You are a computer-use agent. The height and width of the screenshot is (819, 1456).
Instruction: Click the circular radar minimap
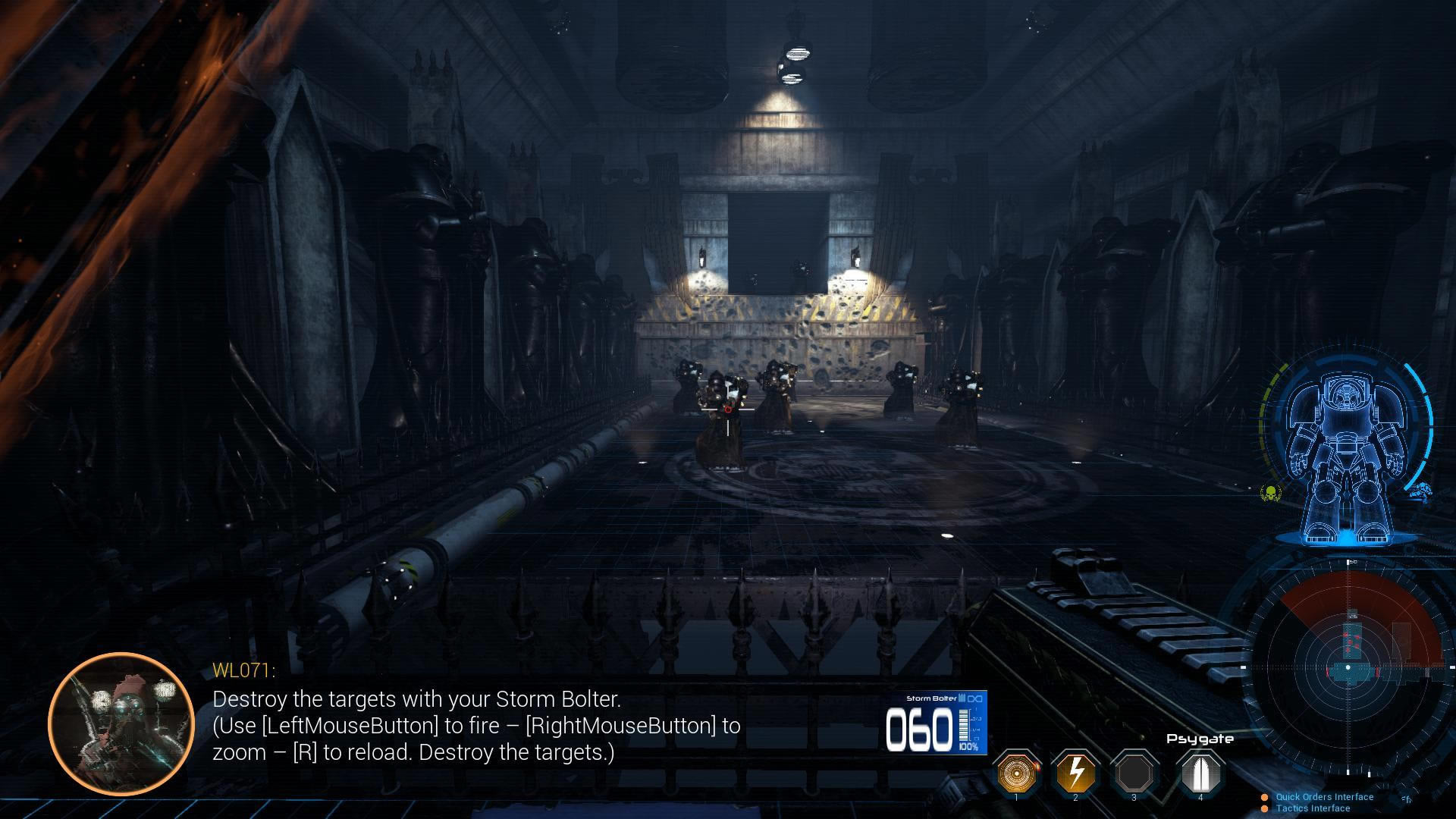(x=1348, y=667)
